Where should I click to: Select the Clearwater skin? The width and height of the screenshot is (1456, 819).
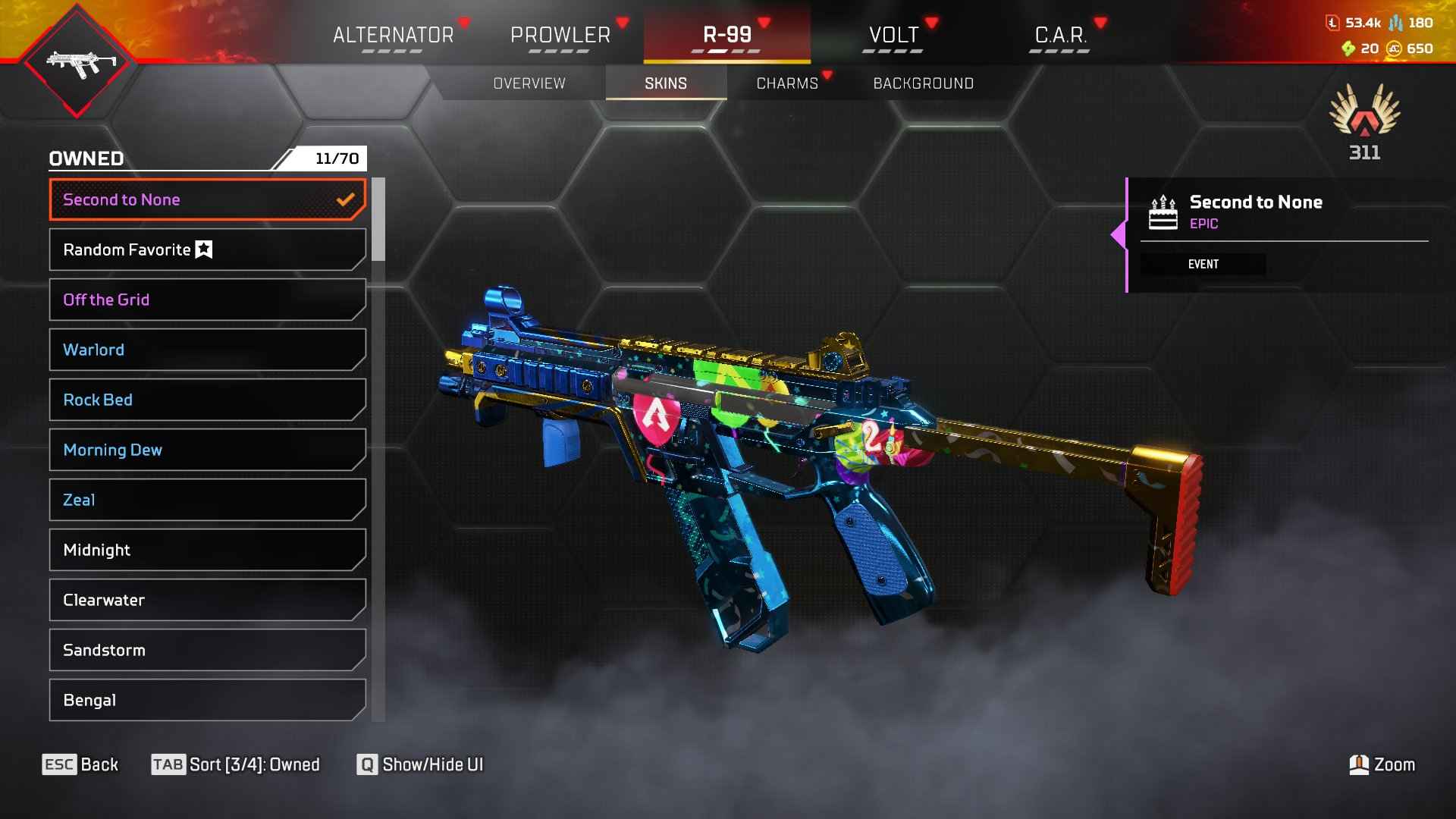(207, 600)
